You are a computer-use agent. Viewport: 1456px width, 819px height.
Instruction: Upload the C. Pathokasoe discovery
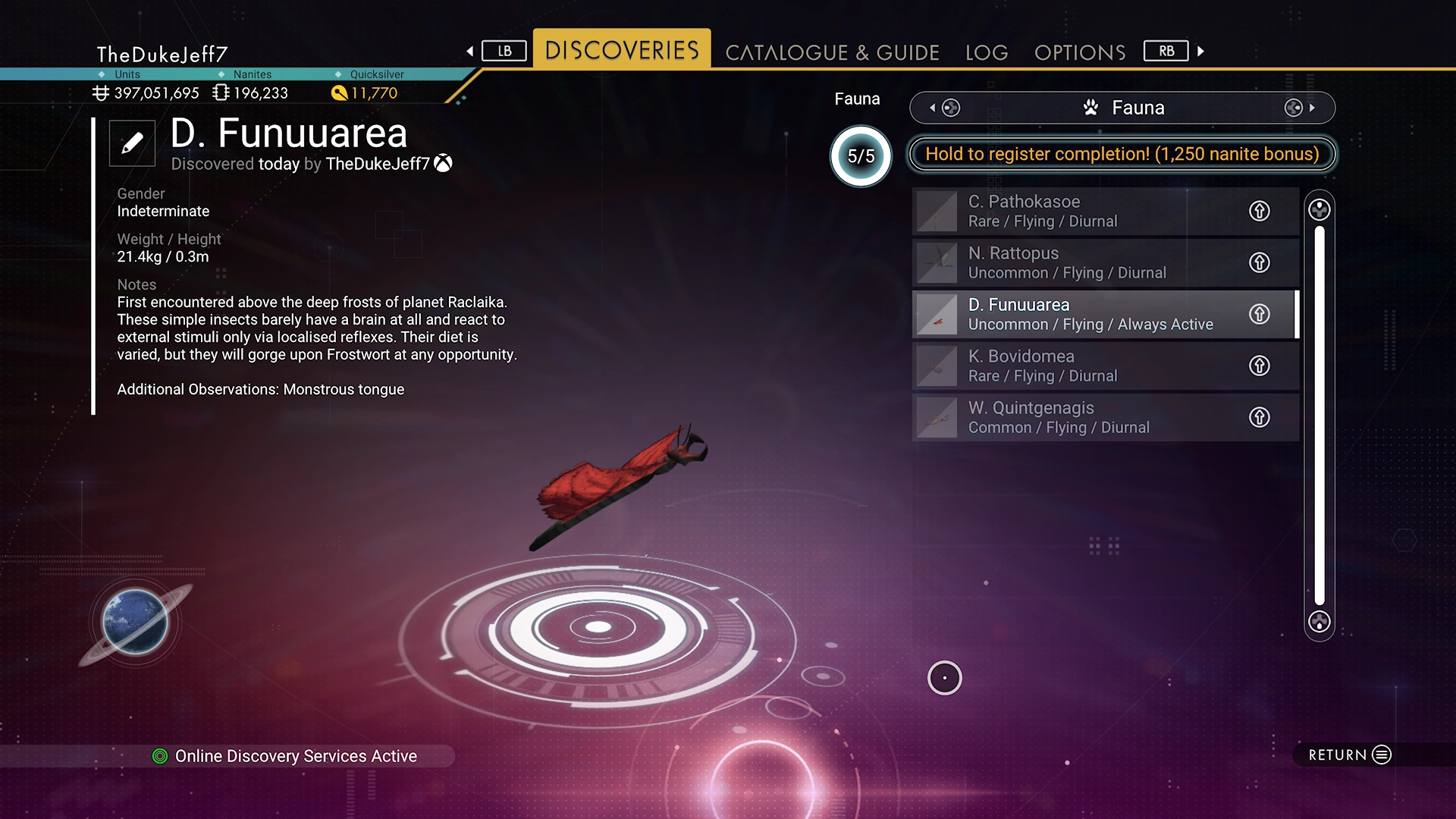tap(1259, 211)
